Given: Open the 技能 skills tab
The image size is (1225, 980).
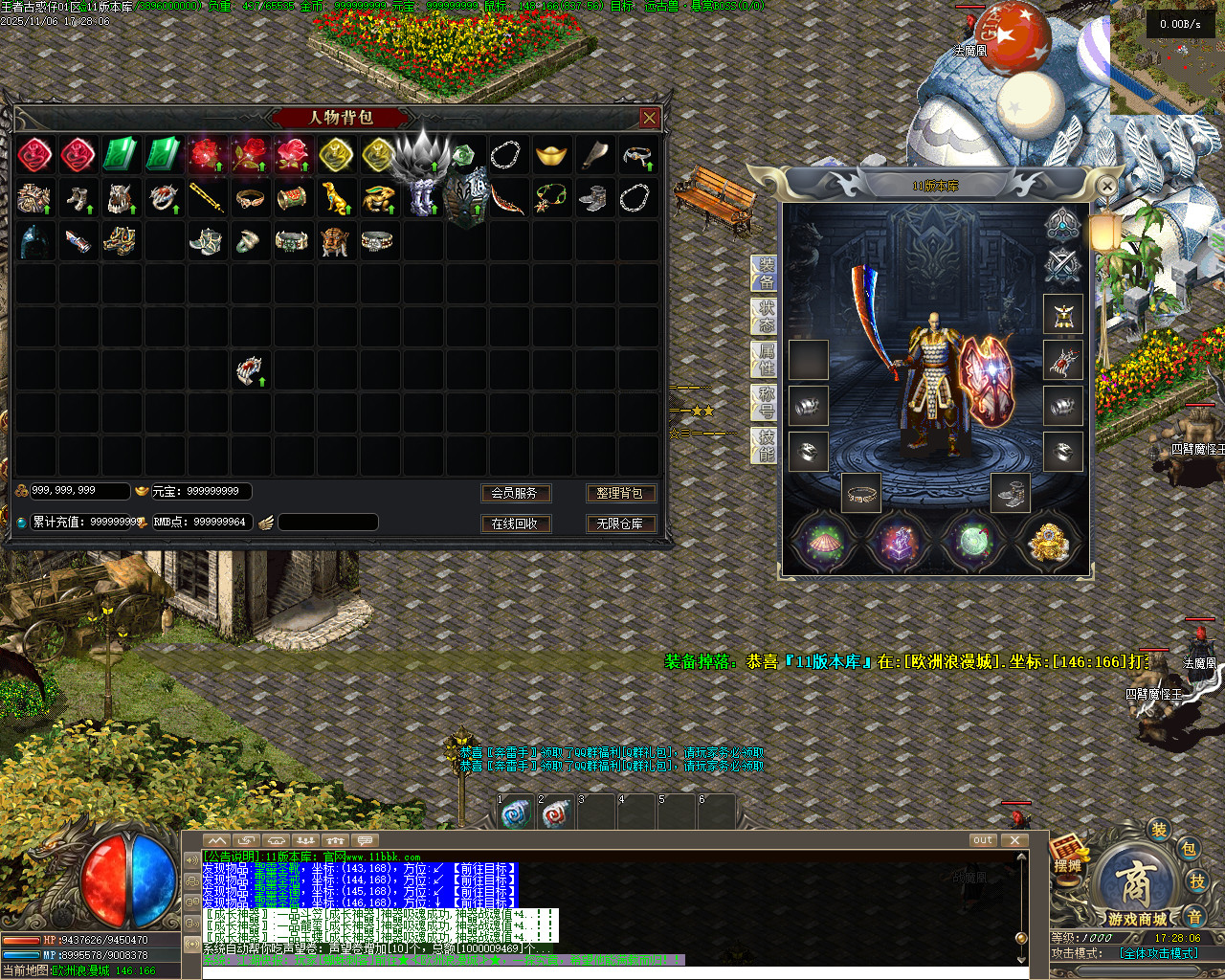Looking at the screenshot, I should coord(767,446).
